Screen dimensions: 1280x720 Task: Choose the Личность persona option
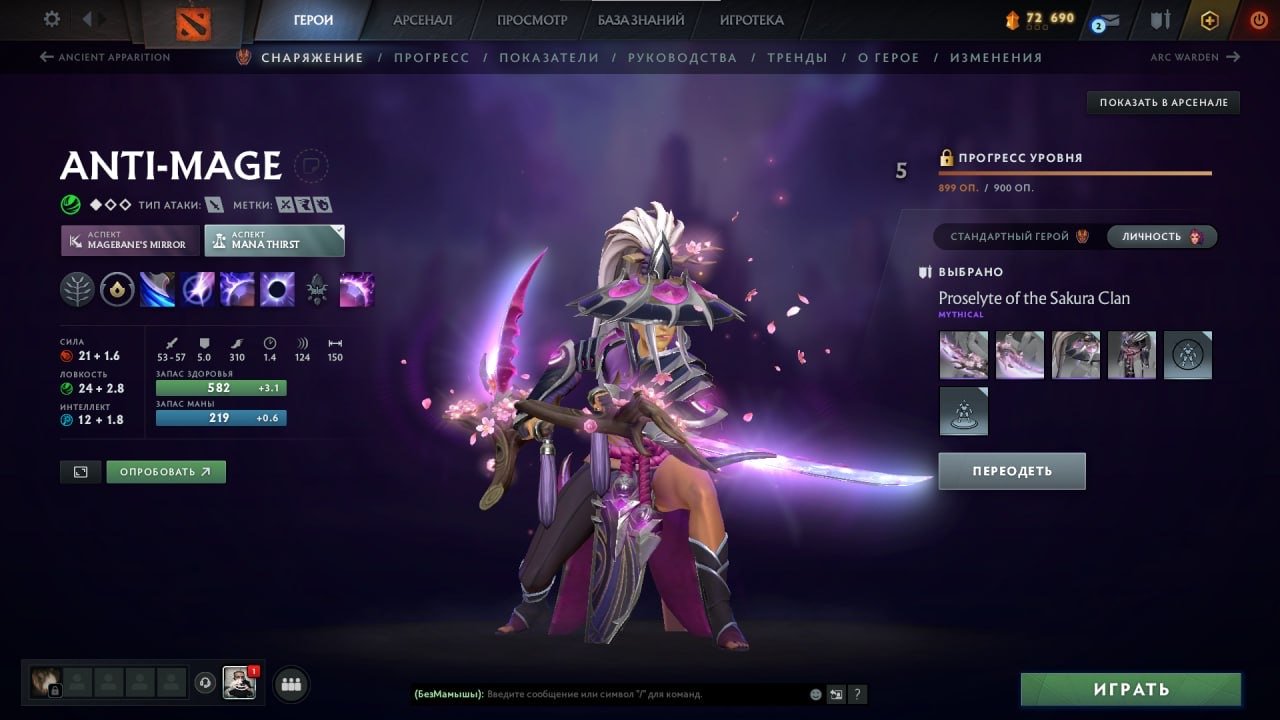click(1160, 237)
